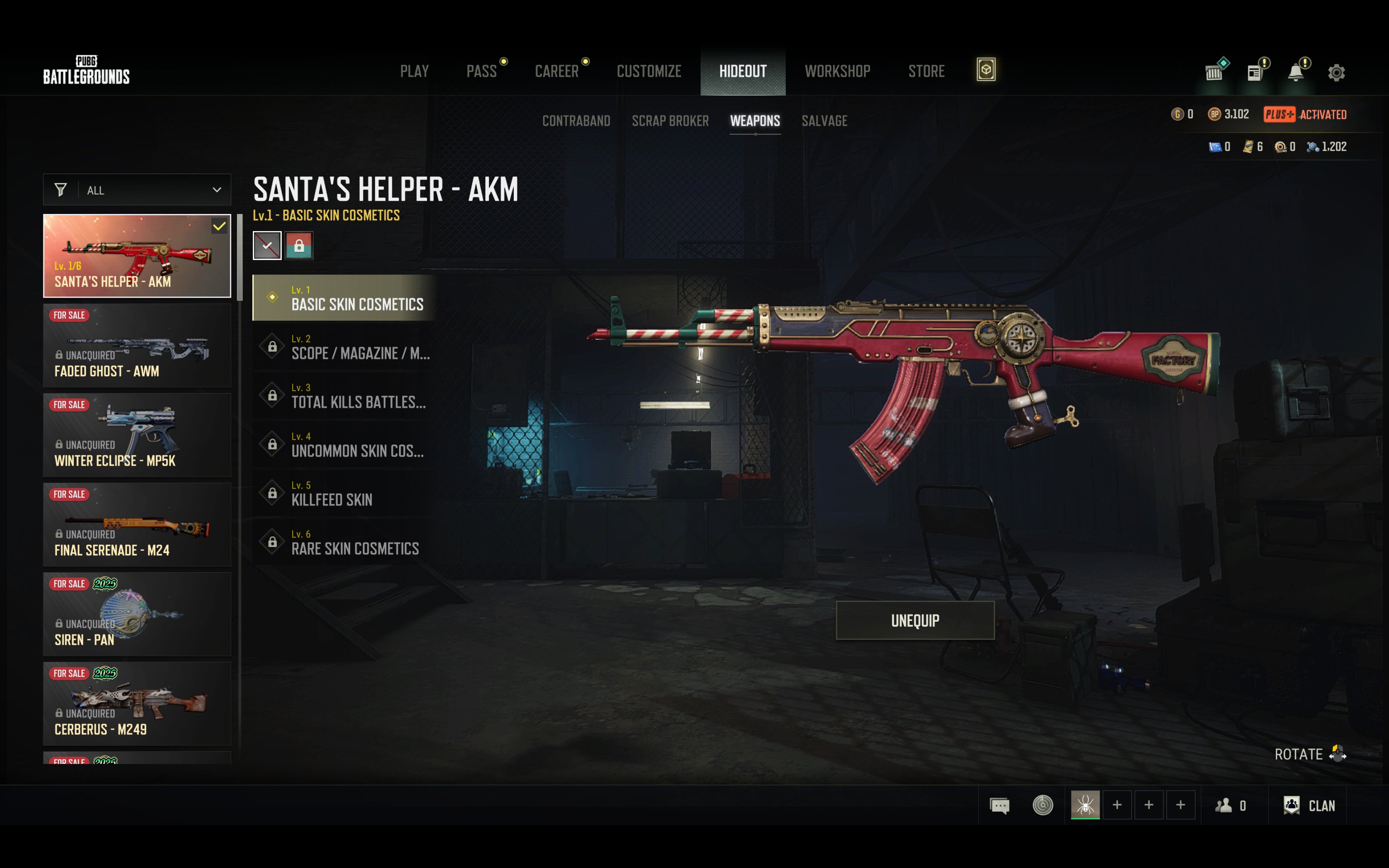Open the Clan panel

(1310, 806)
